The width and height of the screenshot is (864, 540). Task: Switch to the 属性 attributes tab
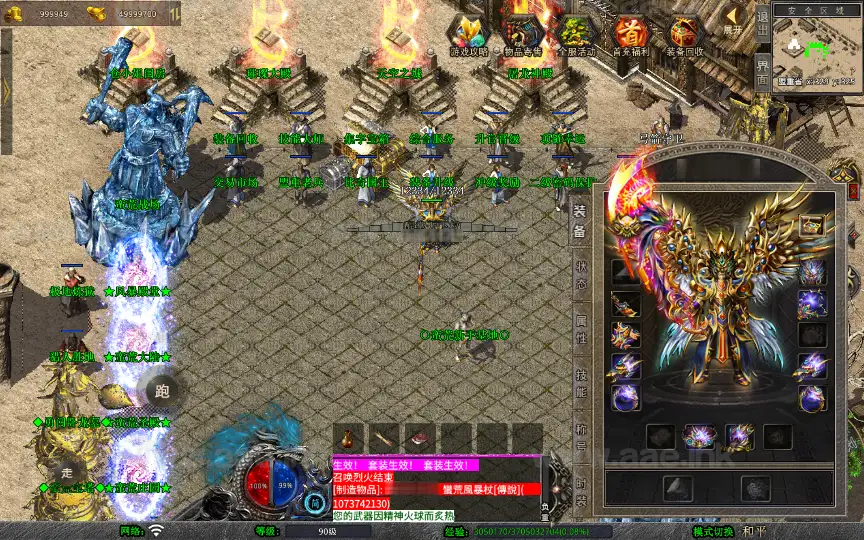pyautogui.click(x=579, y=330)
